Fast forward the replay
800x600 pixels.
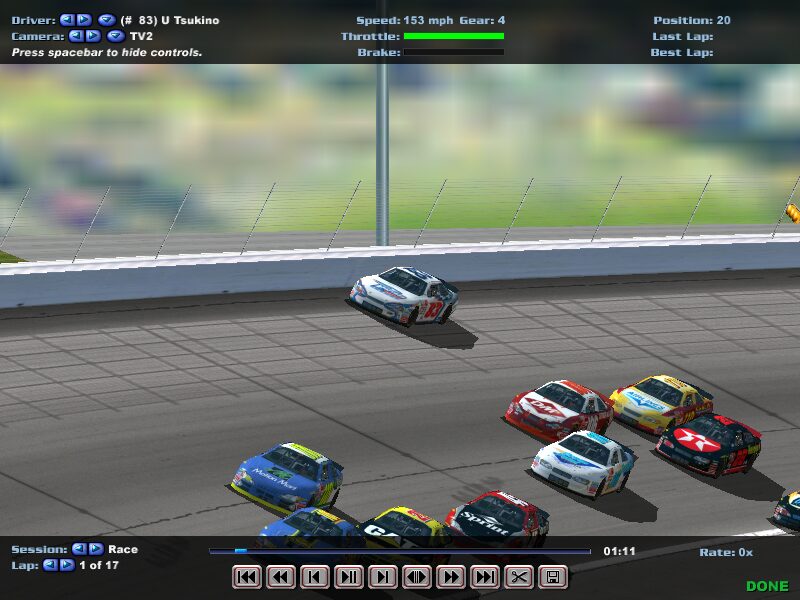pos(451,577)
